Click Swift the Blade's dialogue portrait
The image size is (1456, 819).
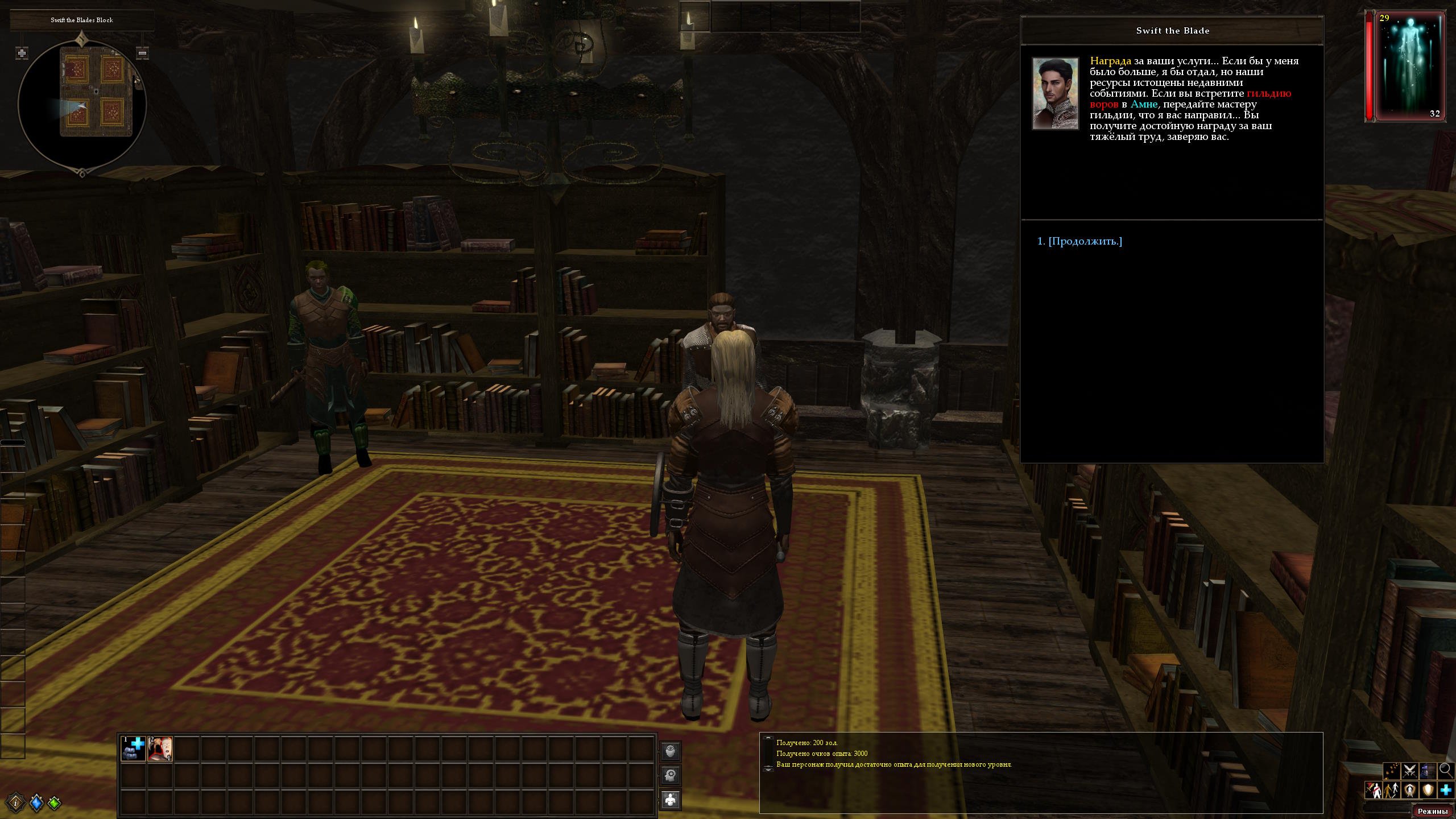(1056, 93)
